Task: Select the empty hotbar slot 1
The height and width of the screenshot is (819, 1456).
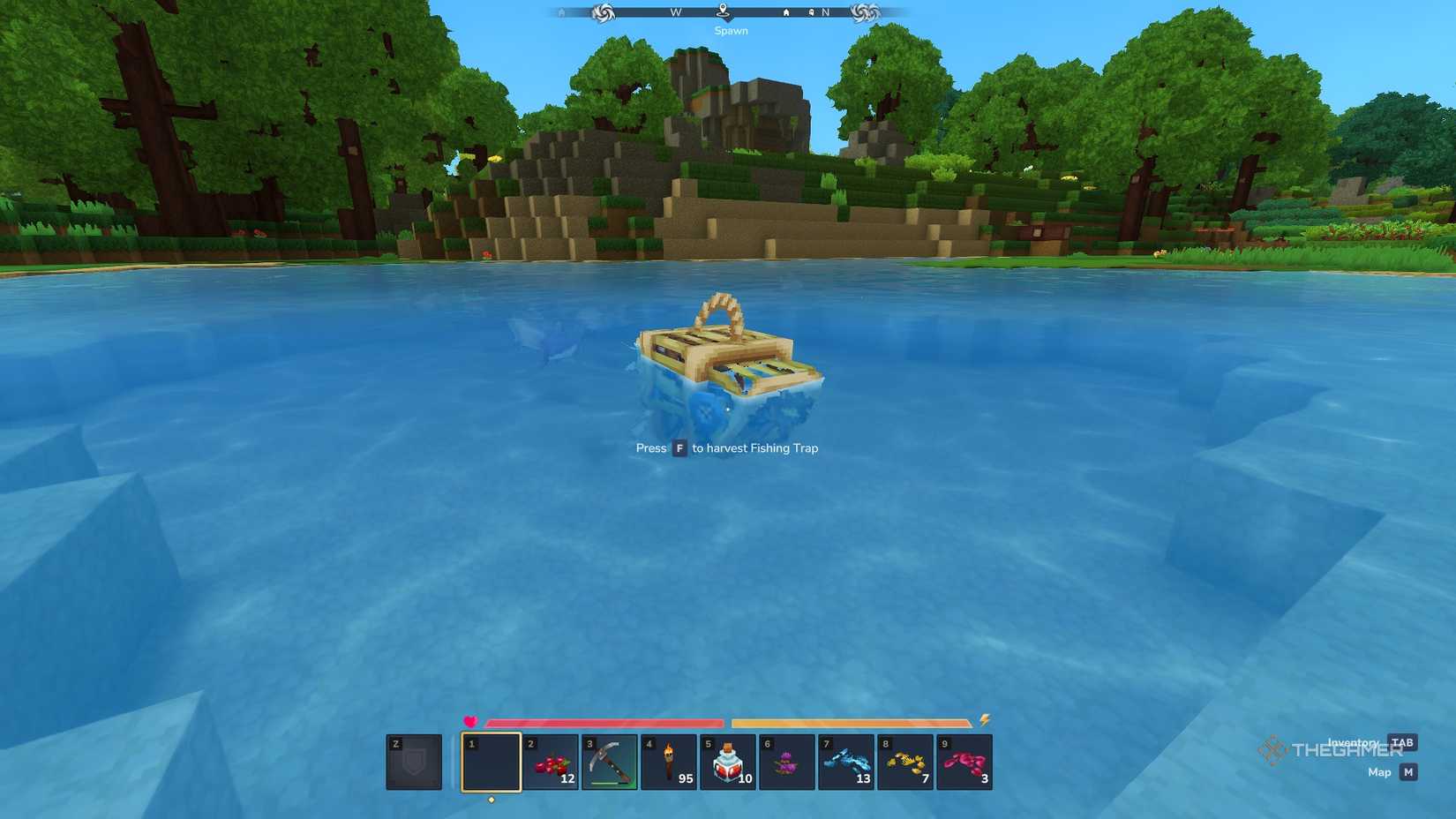Action: [492, 763]
